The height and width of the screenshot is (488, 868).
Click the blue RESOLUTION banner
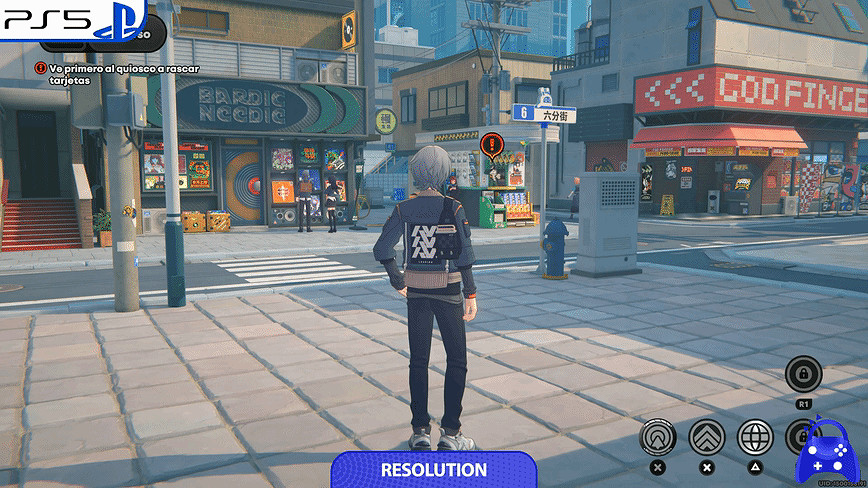pos(434,469)
